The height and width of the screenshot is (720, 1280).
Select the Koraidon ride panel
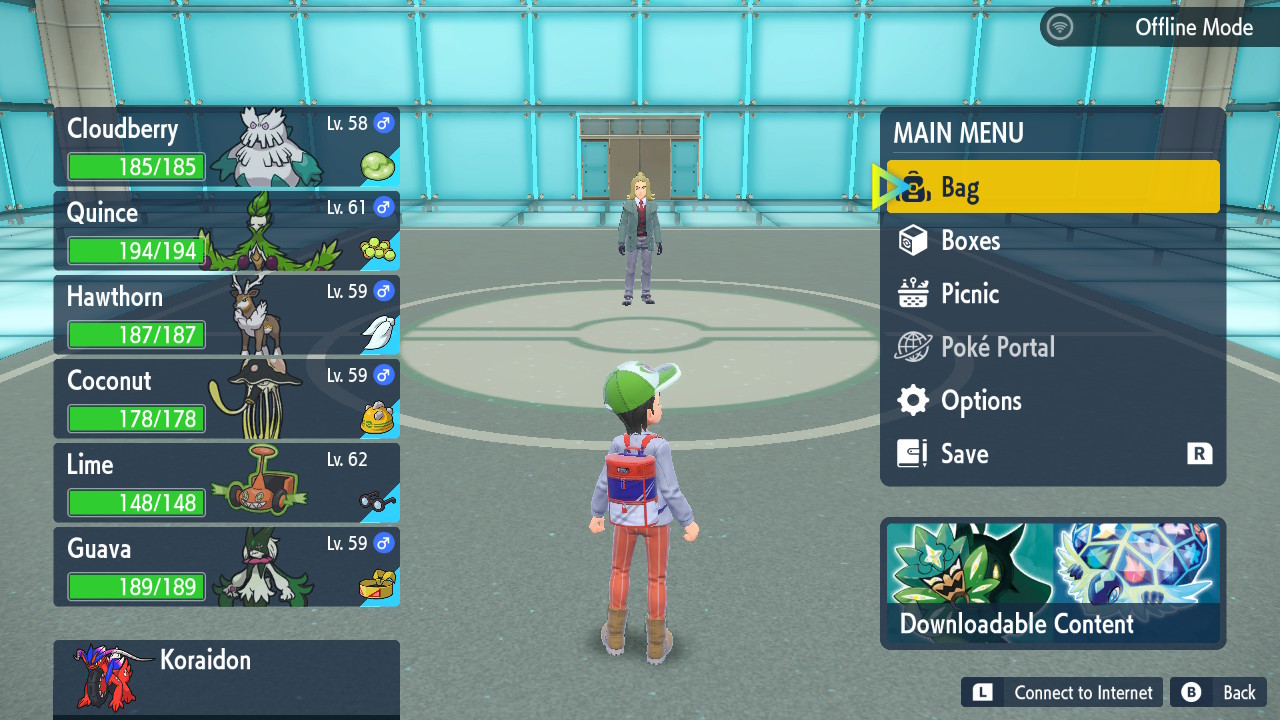coord(226,678)
